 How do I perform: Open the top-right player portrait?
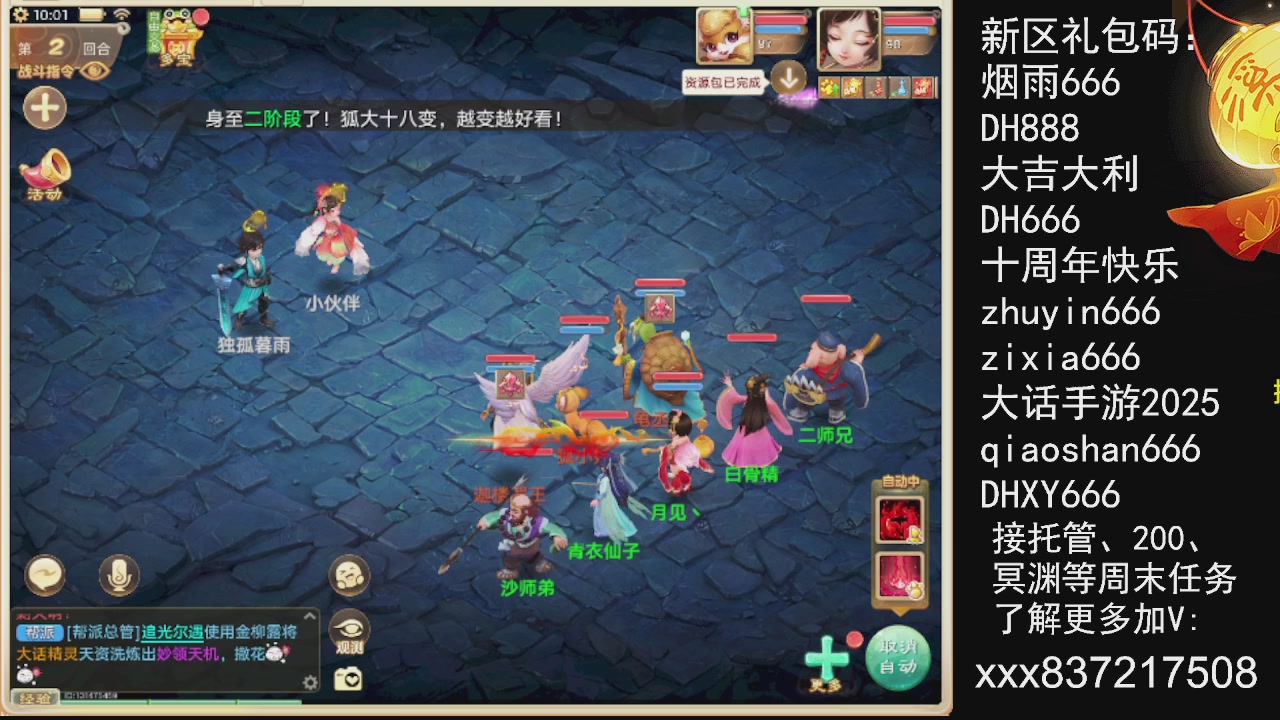[851, 38]
